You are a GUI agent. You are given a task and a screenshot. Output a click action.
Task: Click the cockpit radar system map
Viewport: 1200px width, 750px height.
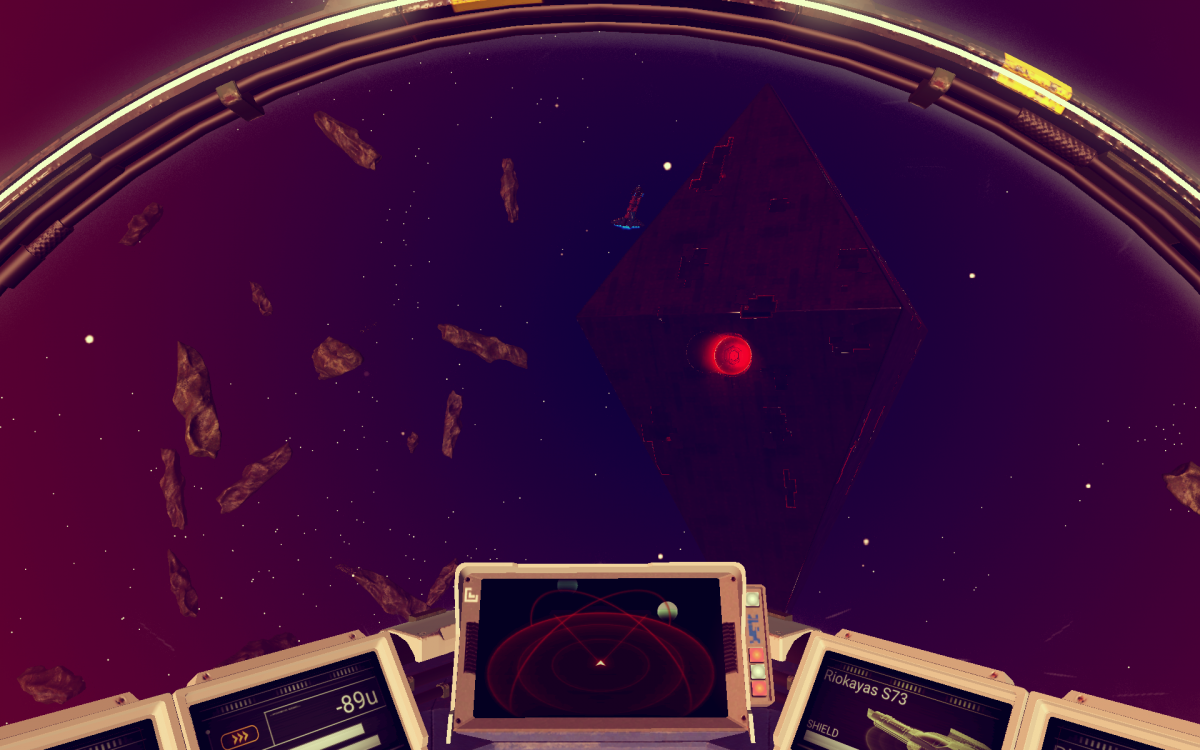point(598,646)
